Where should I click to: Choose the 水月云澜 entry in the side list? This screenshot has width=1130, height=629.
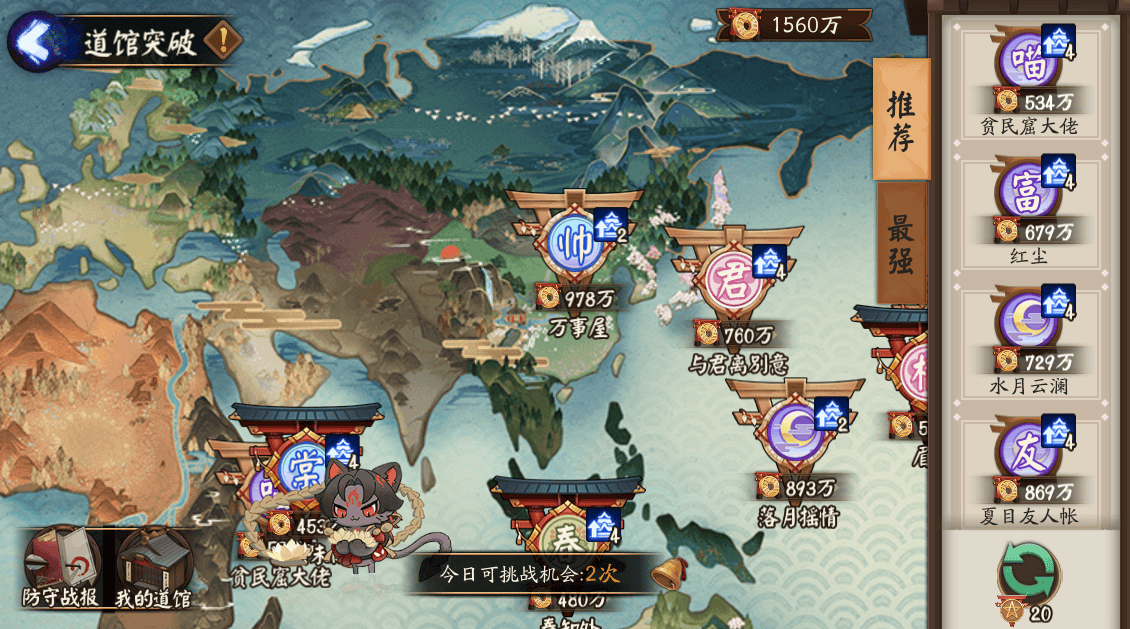click(x=1029, y=340)
